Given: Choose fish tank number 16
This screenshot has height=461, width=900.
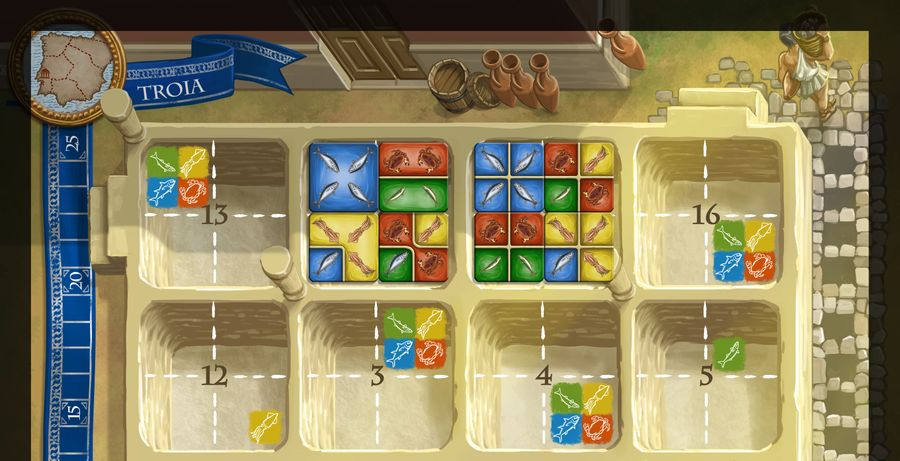Looking at the screenshot, I should point(706,212).
